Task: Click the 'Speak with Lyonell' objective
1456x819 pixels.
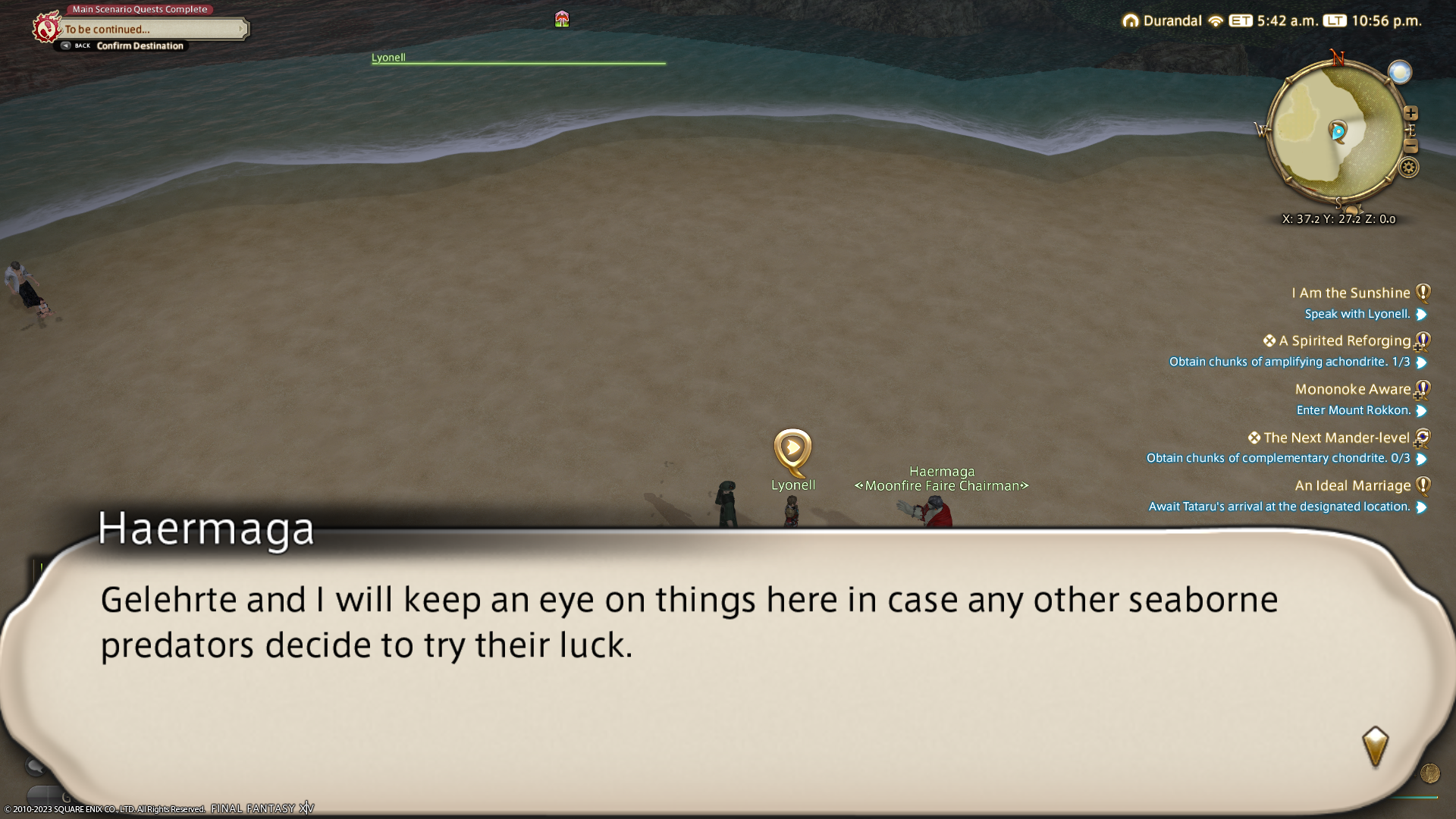Action: 1357,314
